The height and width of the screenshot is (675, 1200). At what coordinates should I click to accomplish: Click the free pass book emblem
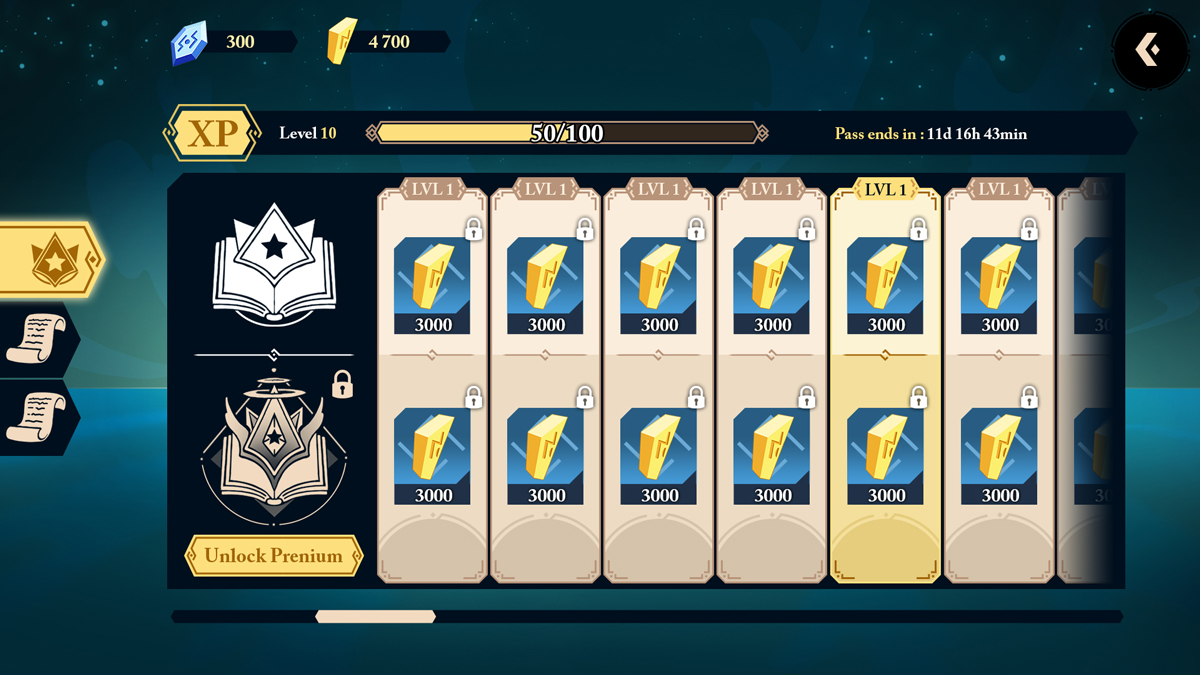[274, 263]
